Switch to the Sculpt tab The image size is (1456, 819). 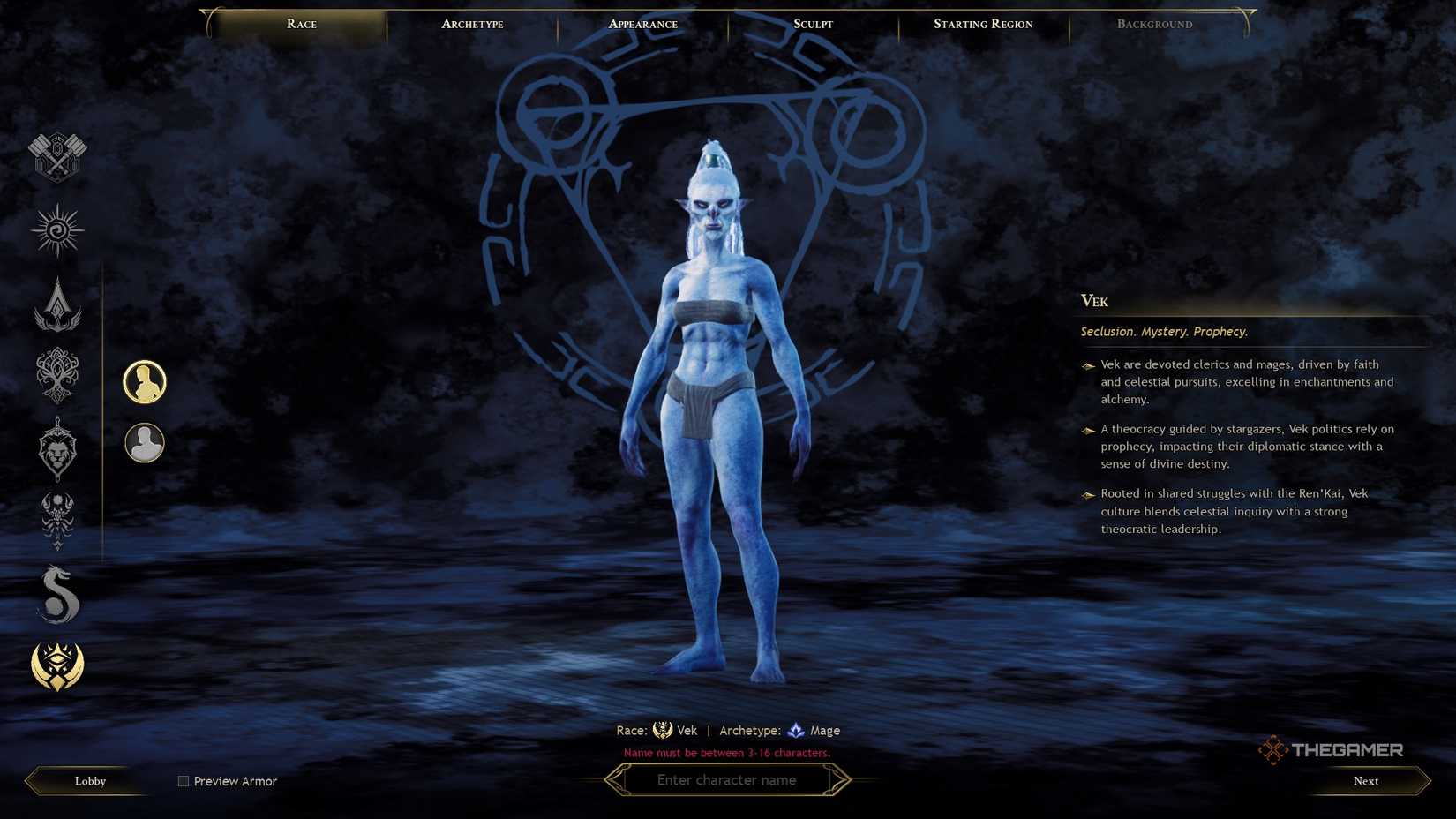(811, 24)
